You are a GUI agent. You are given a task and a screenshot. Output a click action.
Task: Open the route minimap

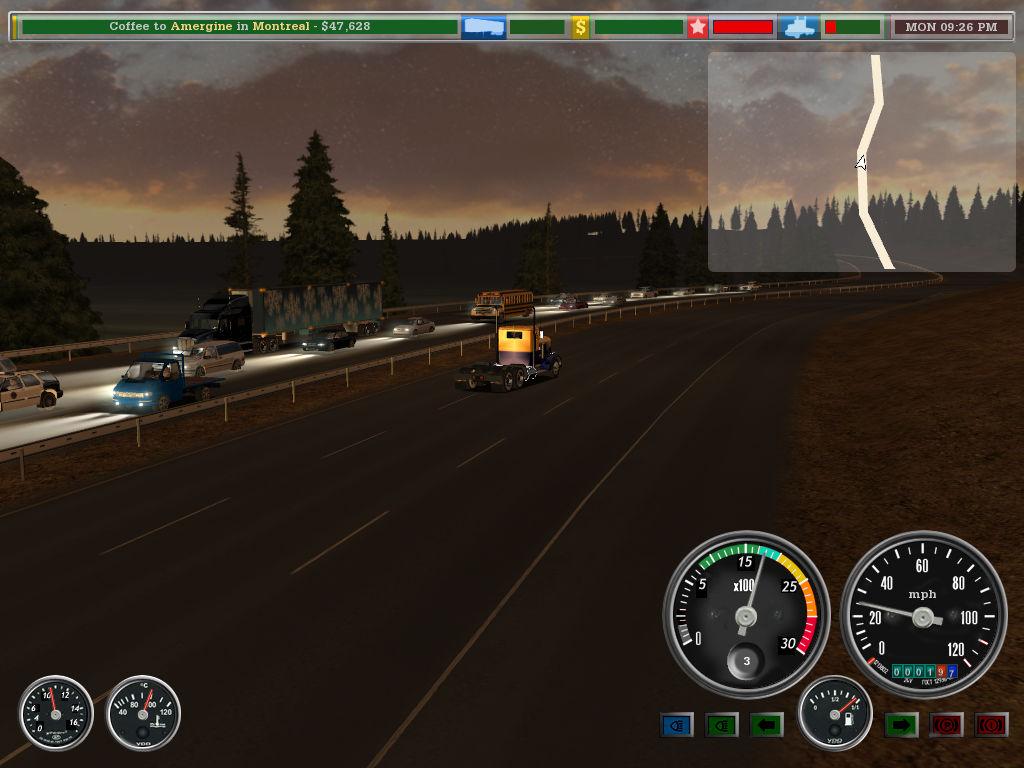pos(861,162)
